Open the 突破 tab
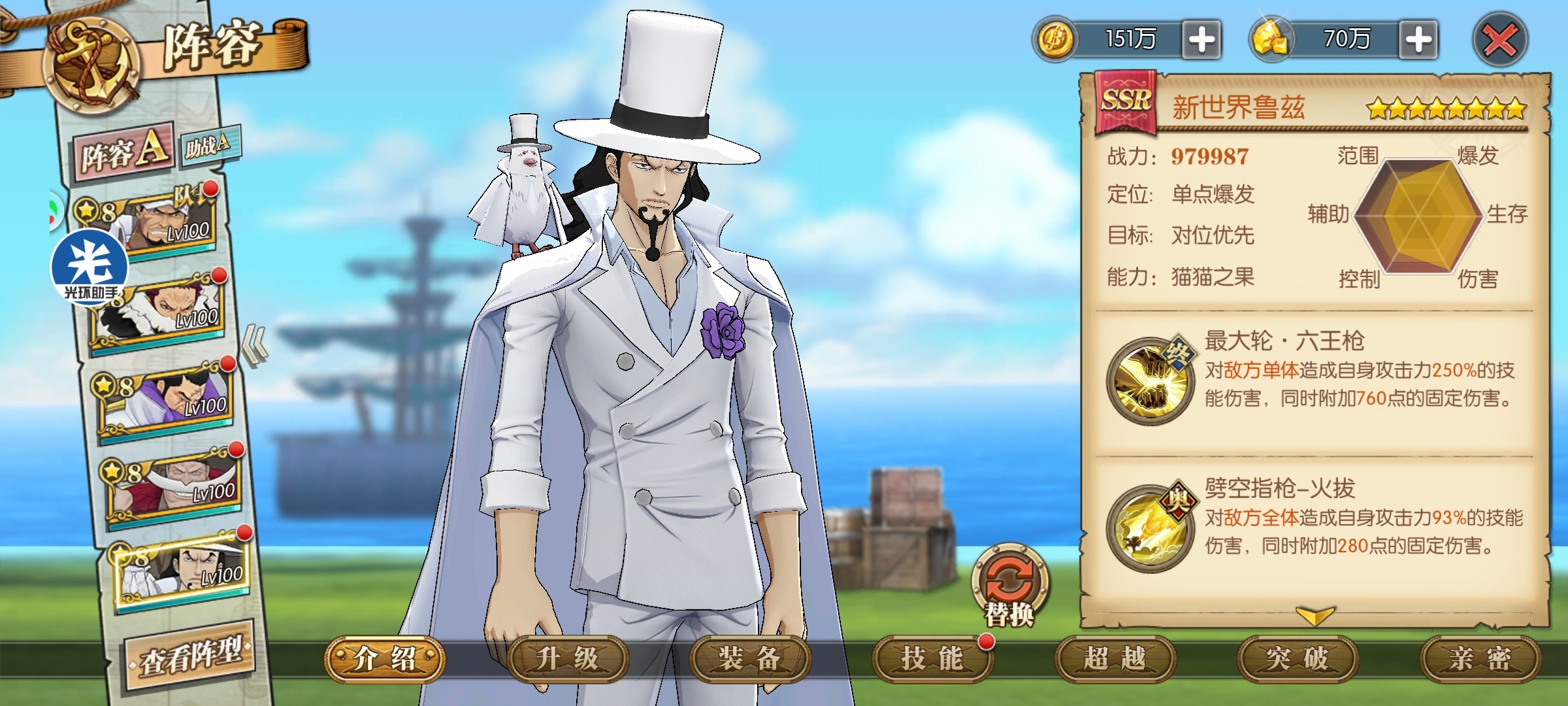 tap(1298, 659)
